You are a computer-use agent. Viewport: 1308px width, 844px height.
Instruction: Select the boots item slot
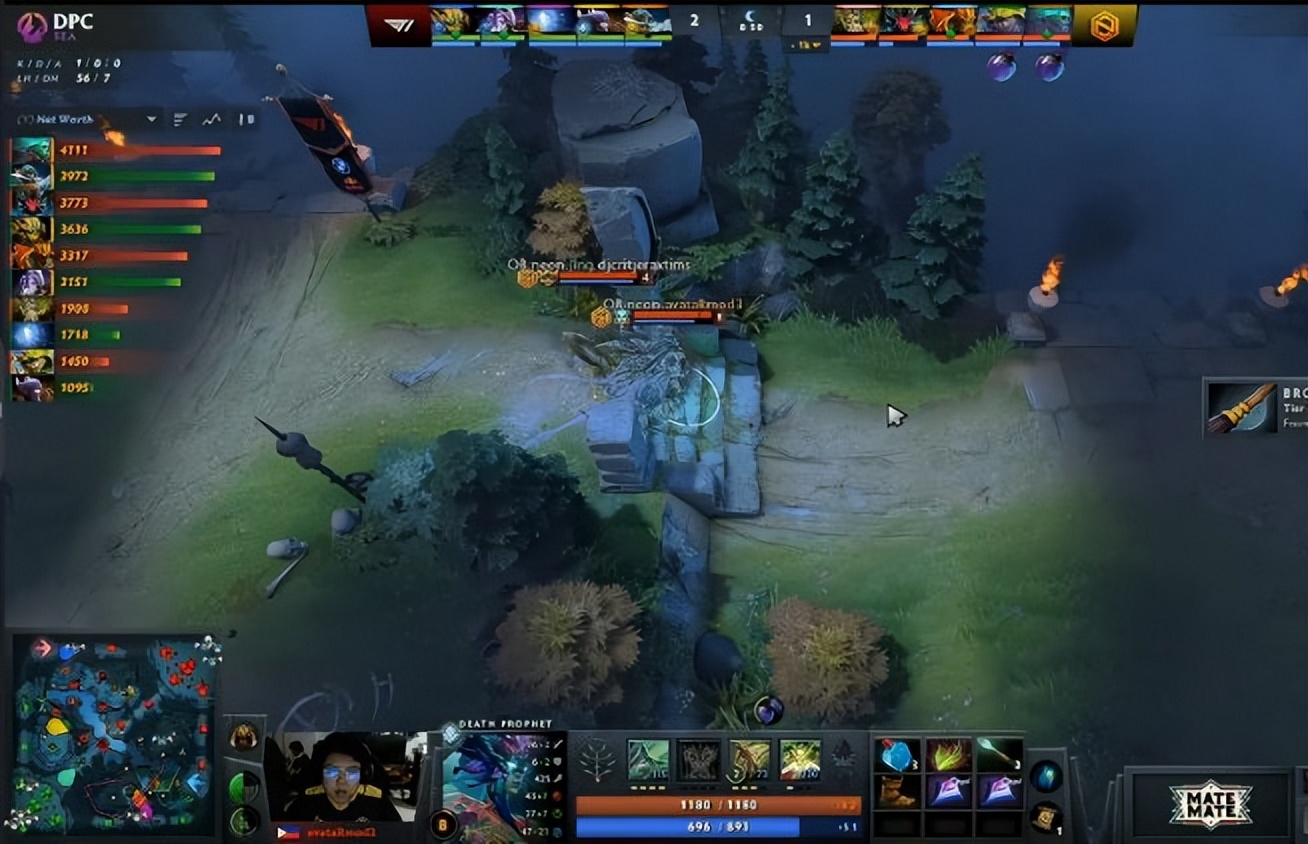pyautogui.click(x=897, y=792)
